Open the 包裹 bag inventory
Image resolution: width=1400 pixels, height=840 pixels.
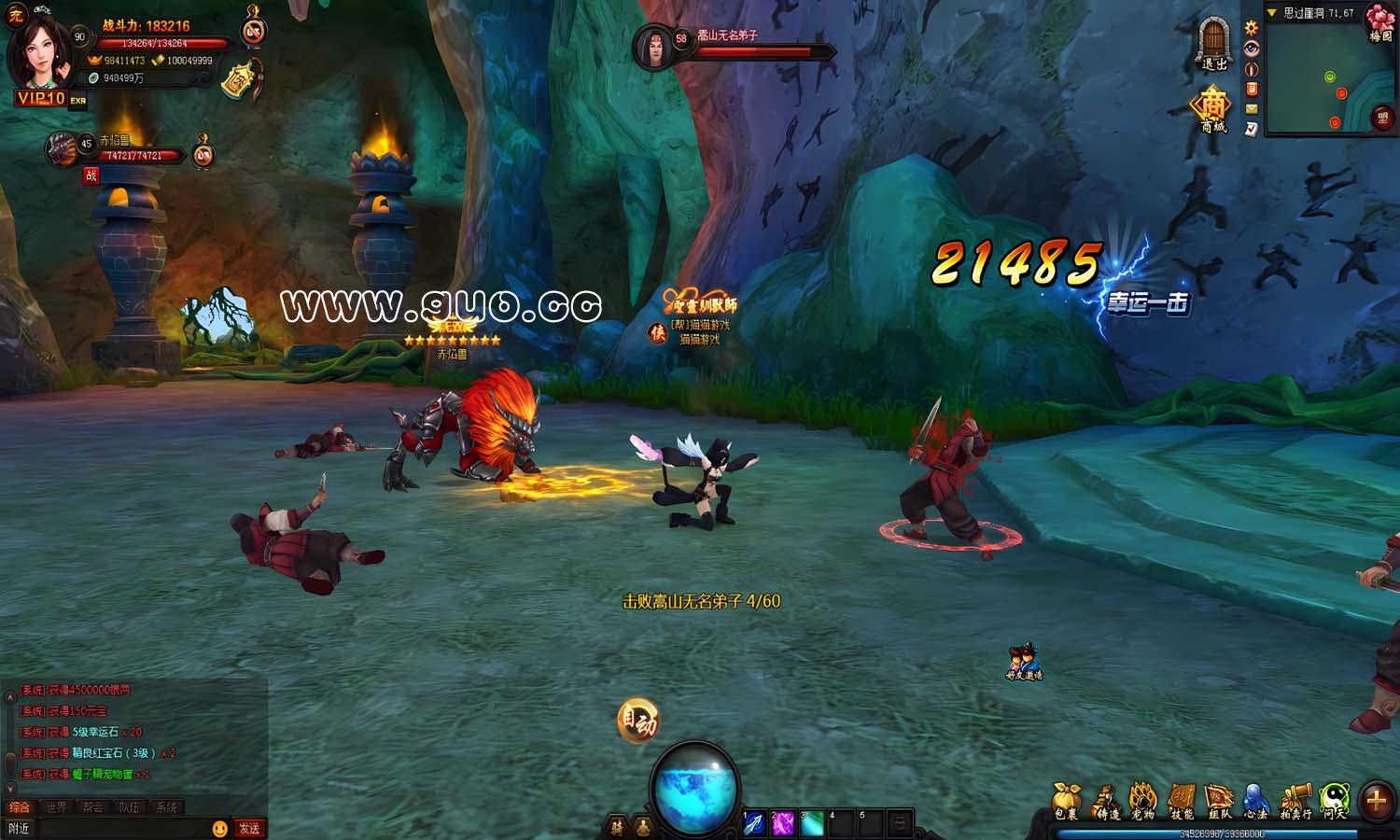[x=1066, y=801]
